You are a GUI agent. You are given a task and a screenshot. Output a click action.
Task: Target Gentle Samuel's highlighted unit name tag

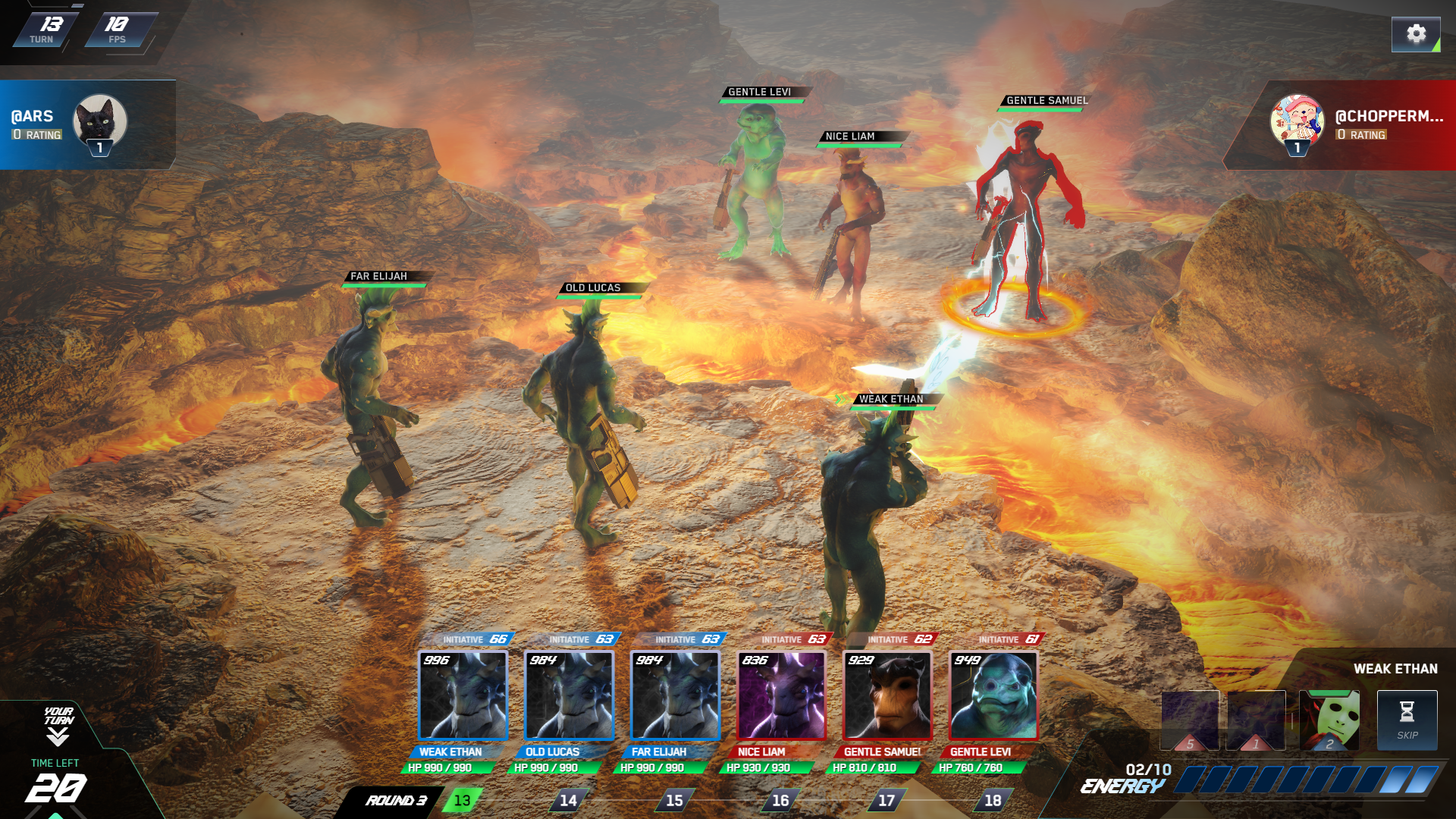click(1046, 101)
